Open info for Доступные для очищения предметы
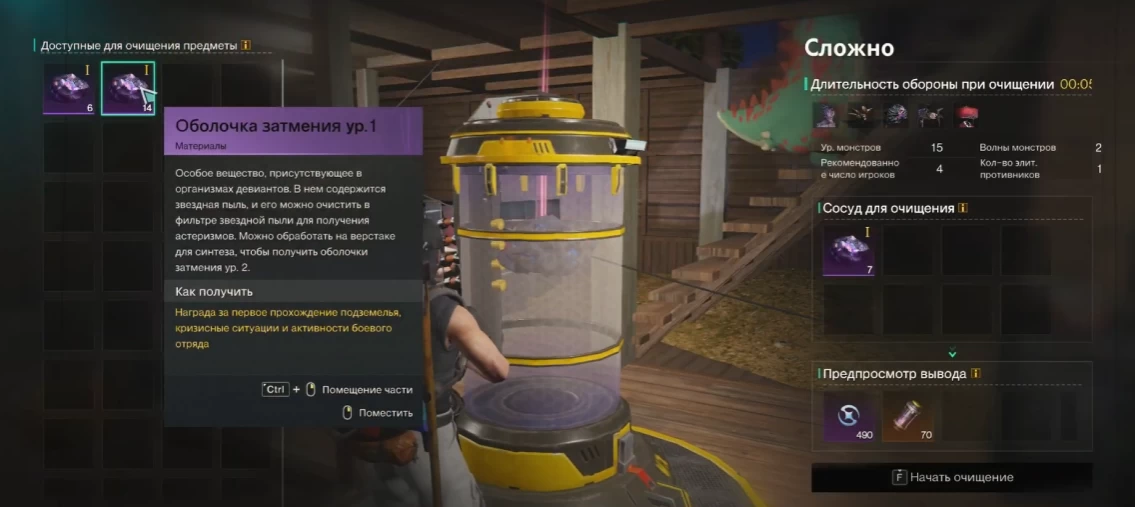This screenshot has width=1135, height=507. (246, 46)
